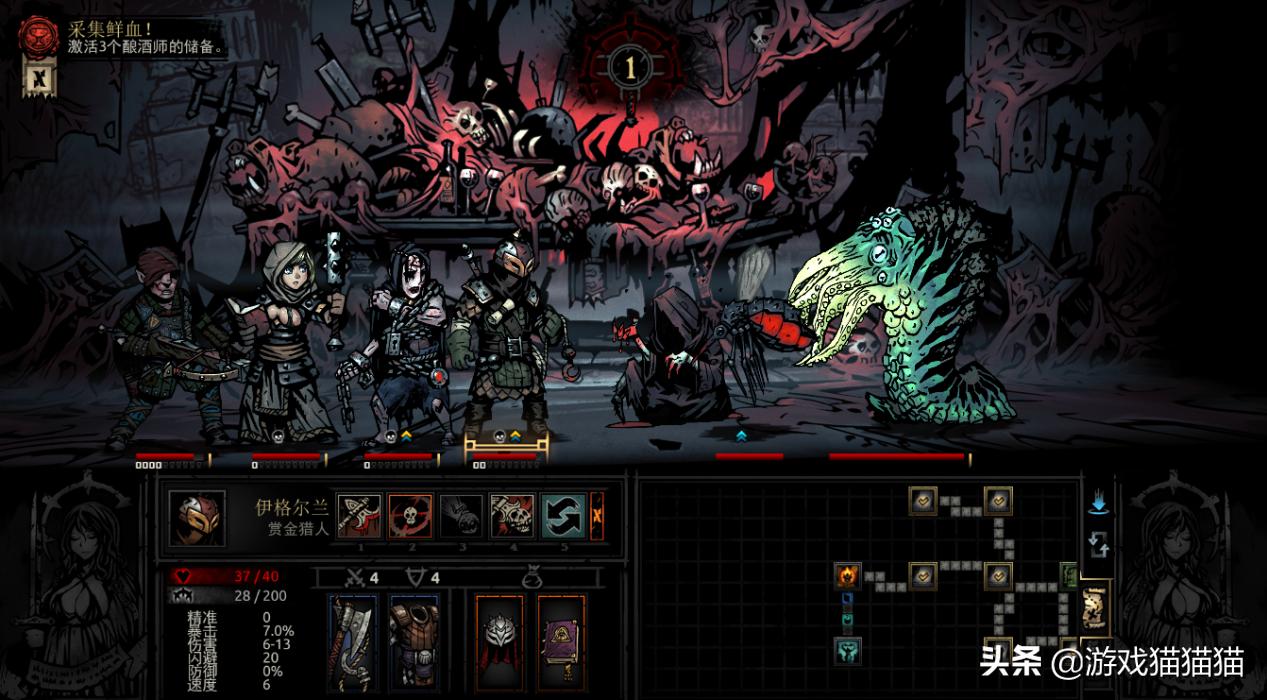Image resolution: width=1267 pixels, height=700 pixels.
Task: Select the spiked helmet trinket slot
Action: pos(499,640)
